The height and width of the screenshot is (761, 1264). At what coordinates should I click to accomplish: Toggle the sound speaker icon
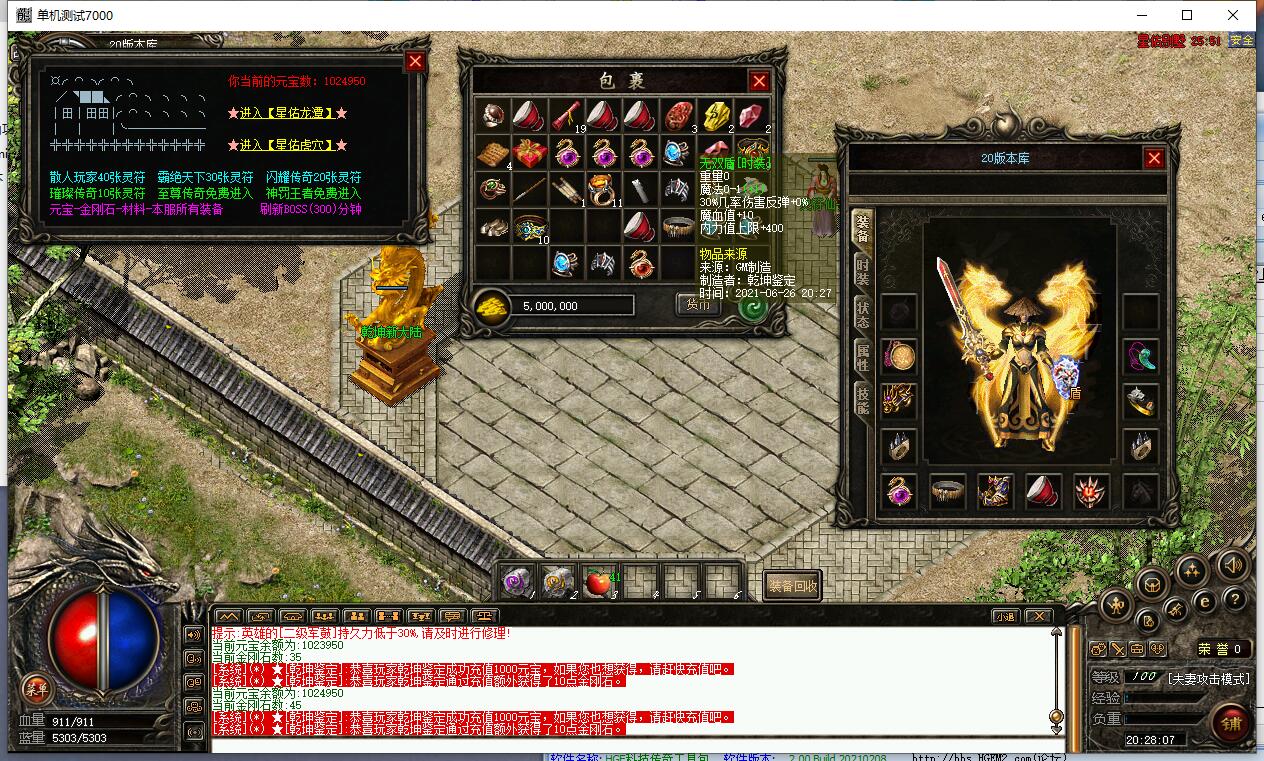click(x=1232, y=564)
